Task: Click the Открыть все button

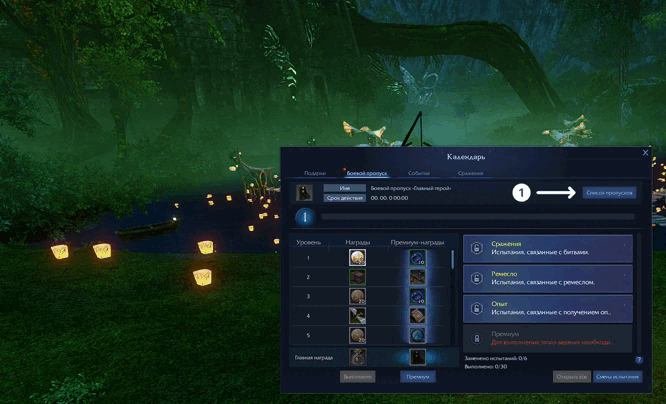Action: [x=570, y=377]
